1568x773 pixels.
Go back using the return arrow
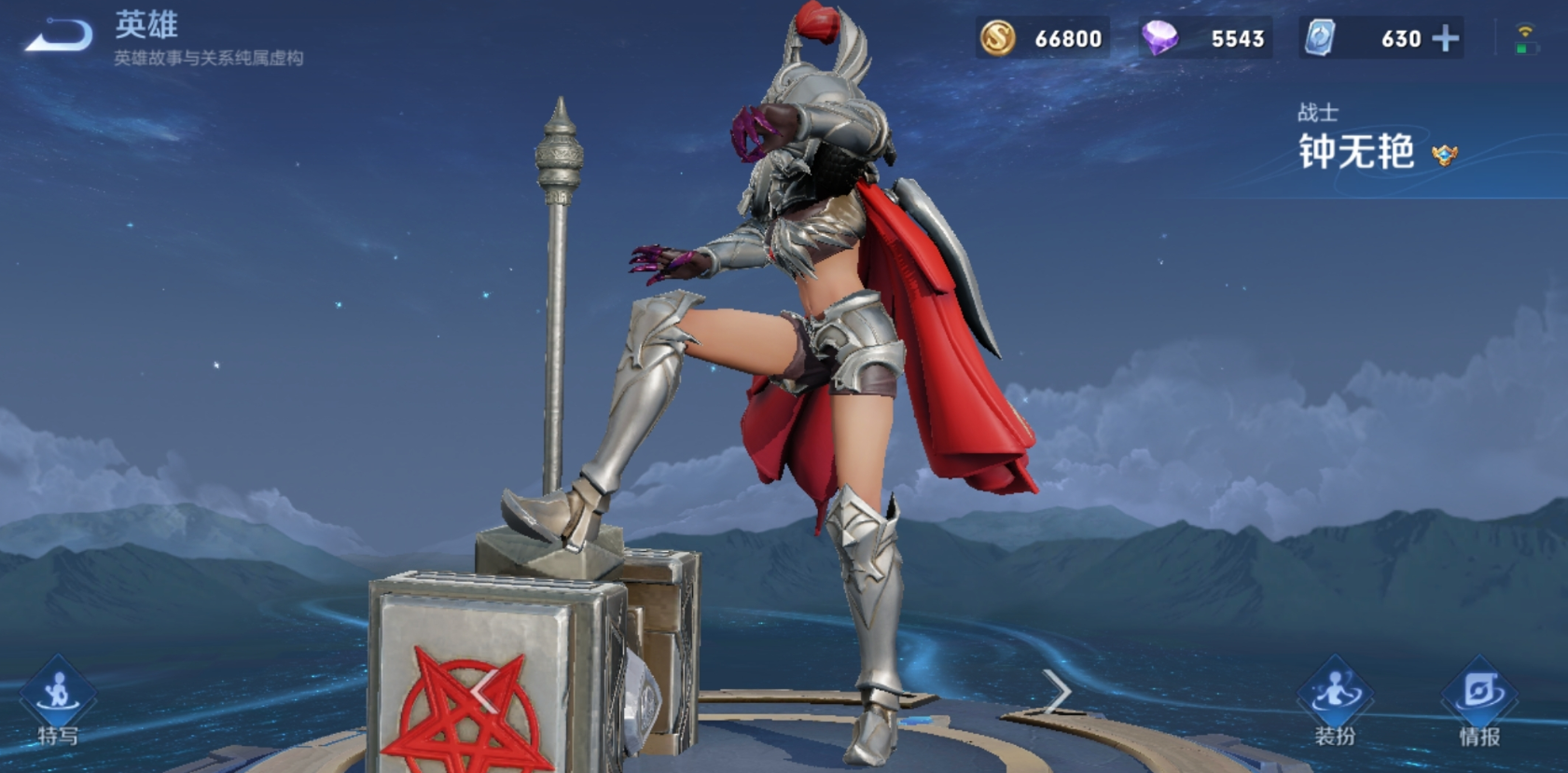point(59,37)
